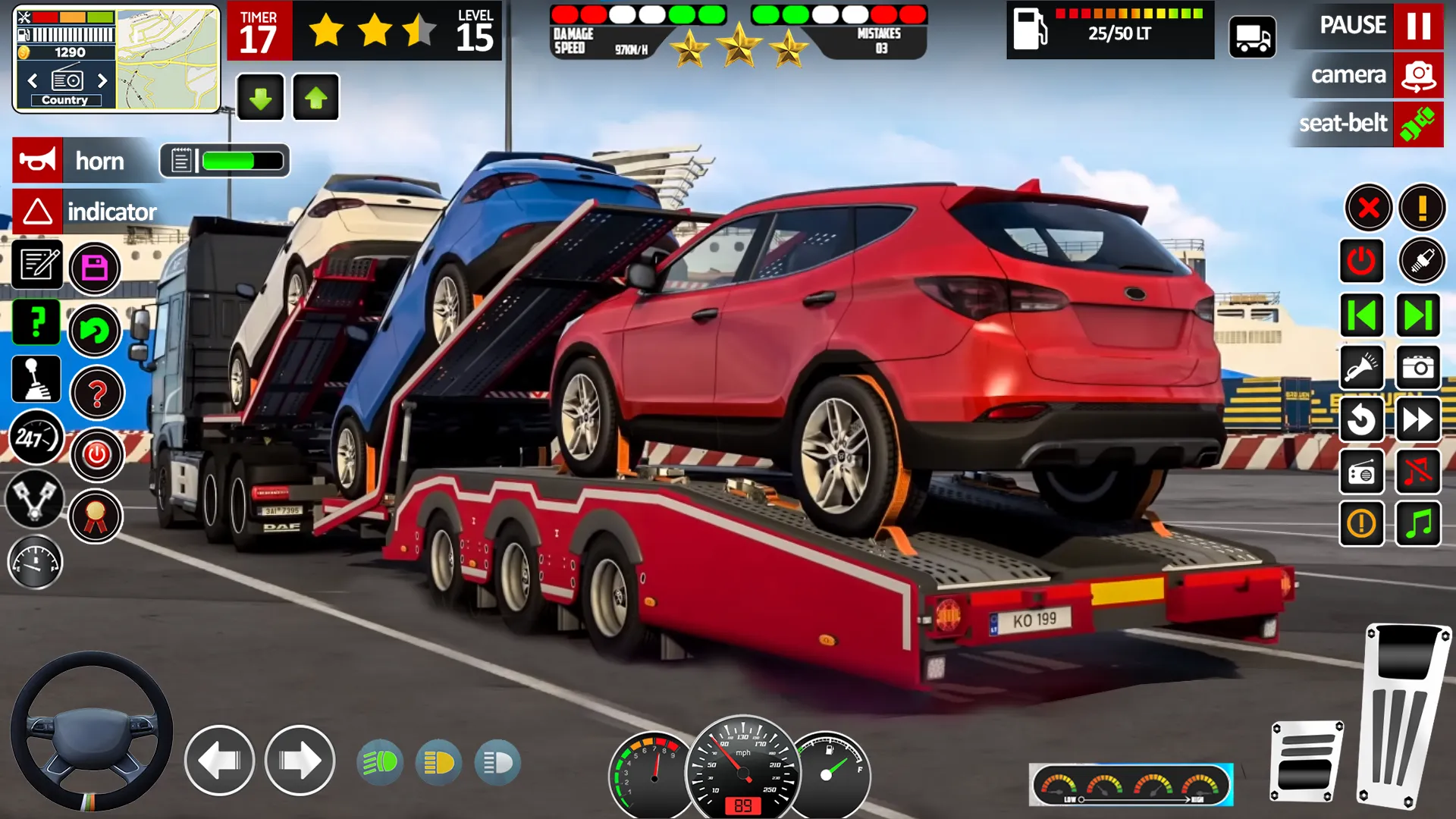
Task: Click the music note icon
Action: click(x=1419, y=525)
